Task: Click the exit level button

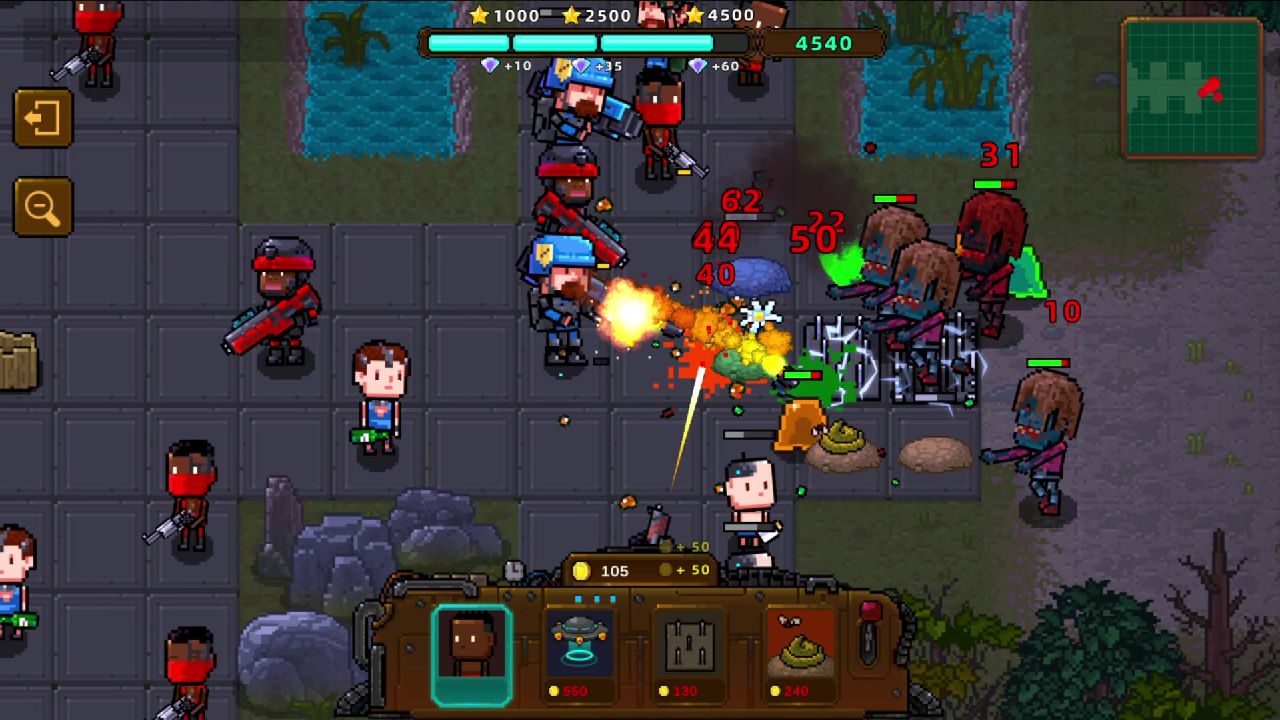Action: point(43,119)
